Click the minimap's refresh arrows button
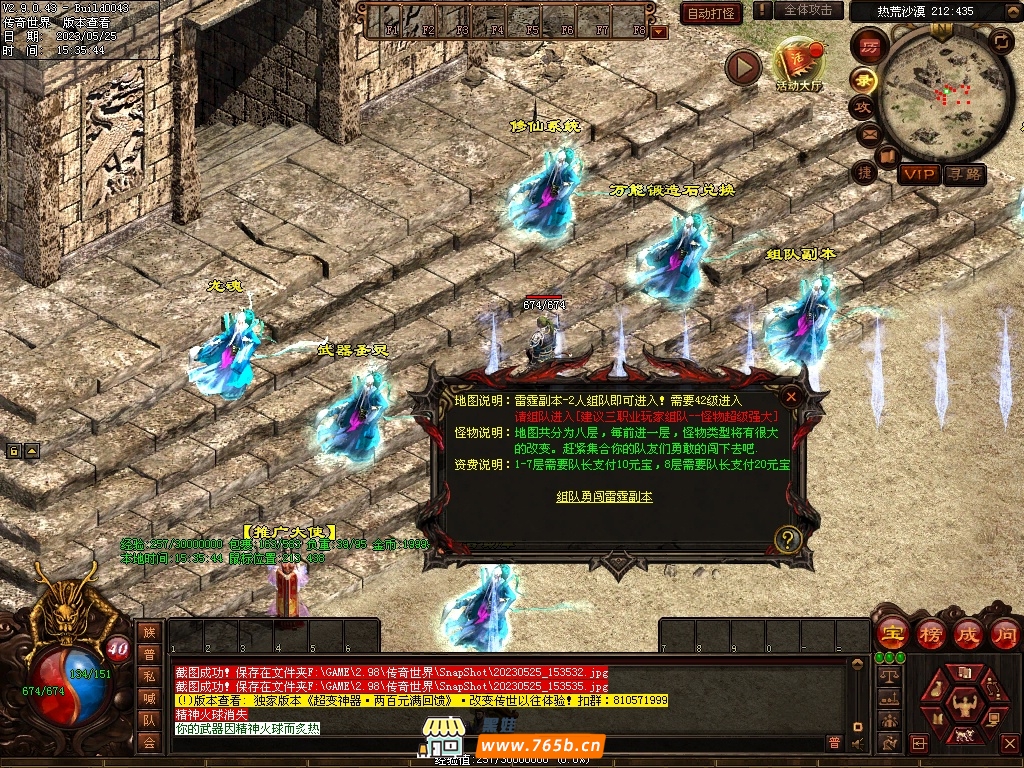 (x=1000, y=41)
